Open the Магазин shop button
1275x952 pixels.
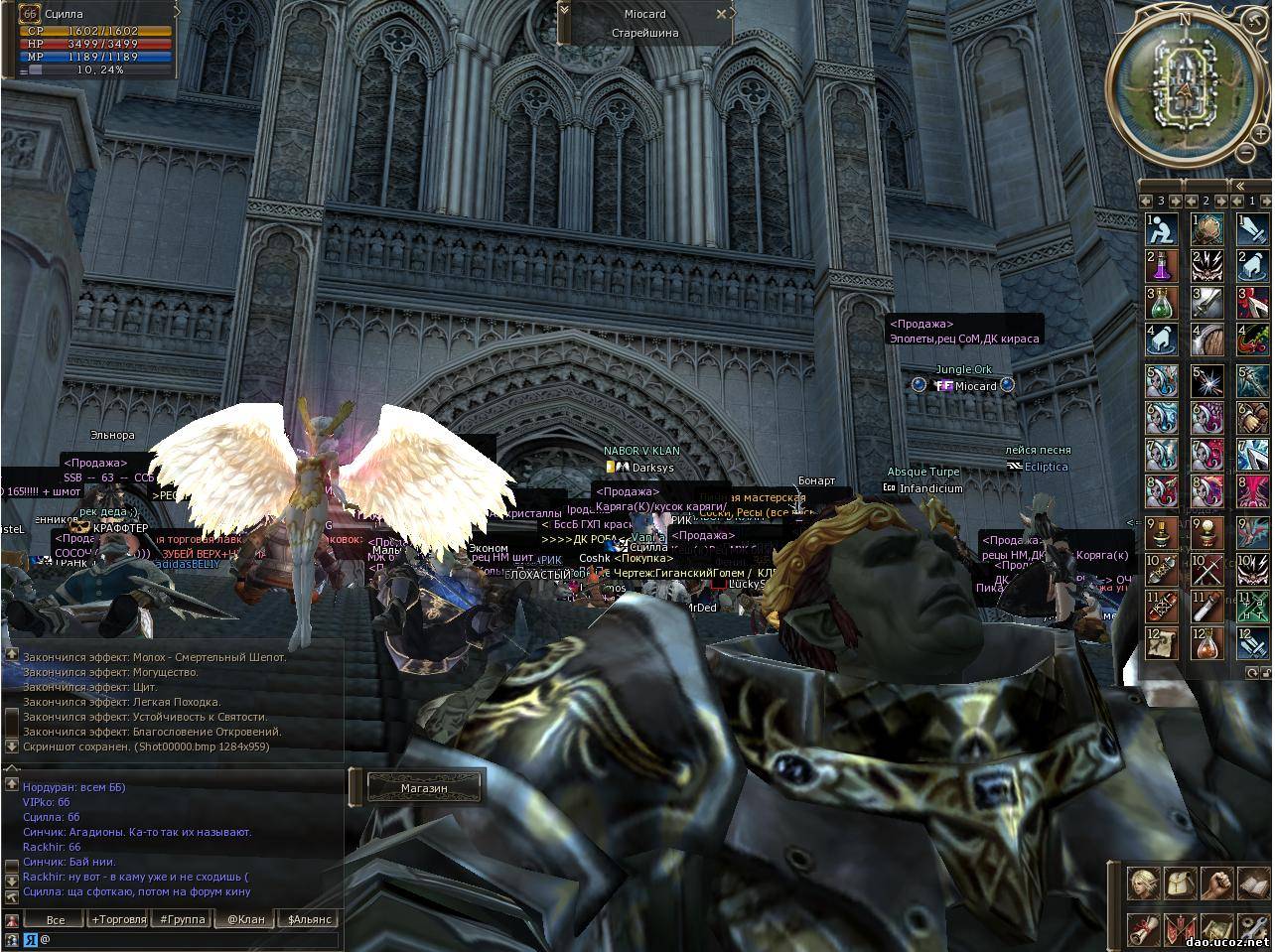(424, 788)
